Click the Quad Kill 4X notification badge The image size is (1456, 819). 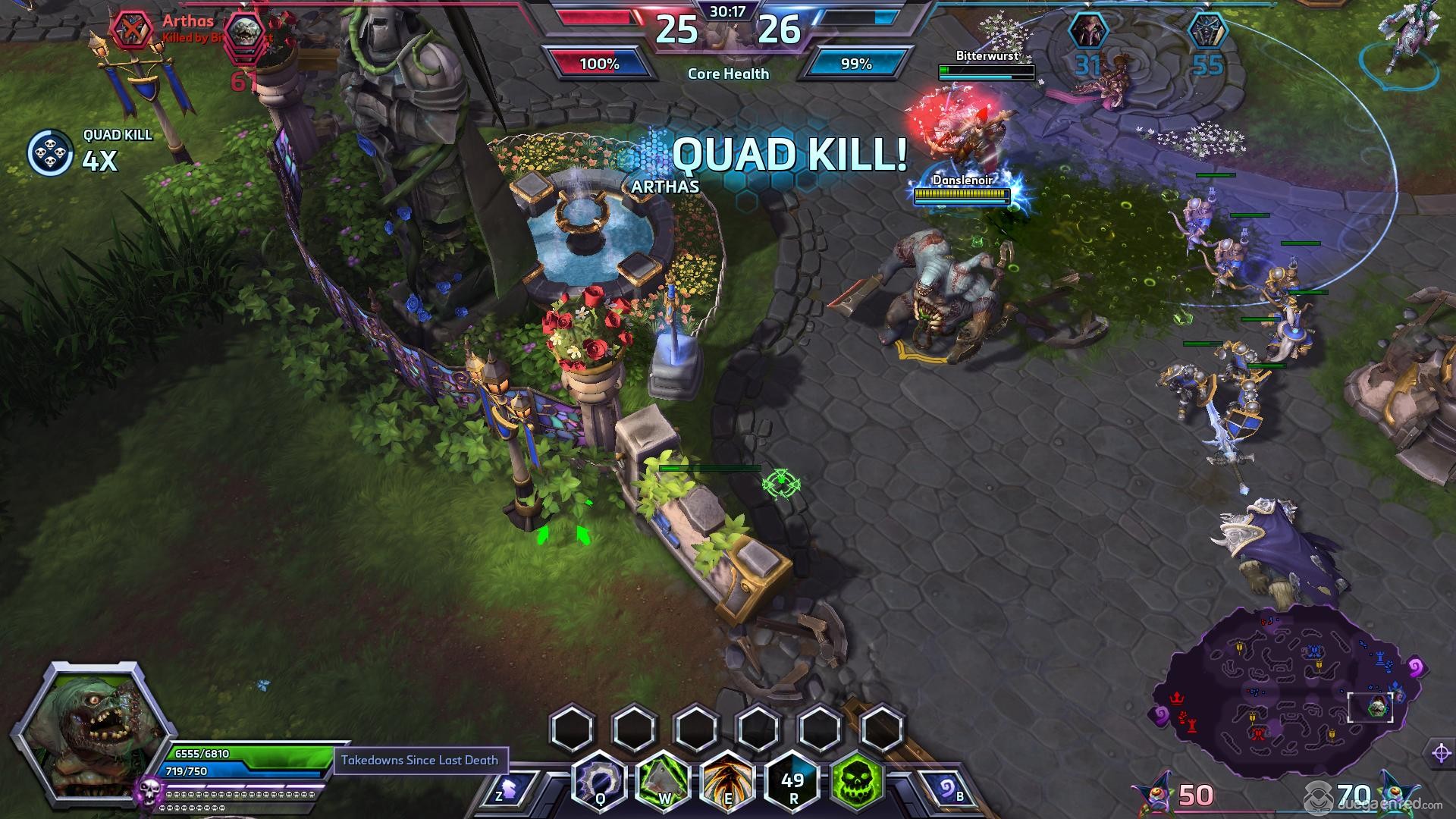pyautogui.click(x=50, y=153)
